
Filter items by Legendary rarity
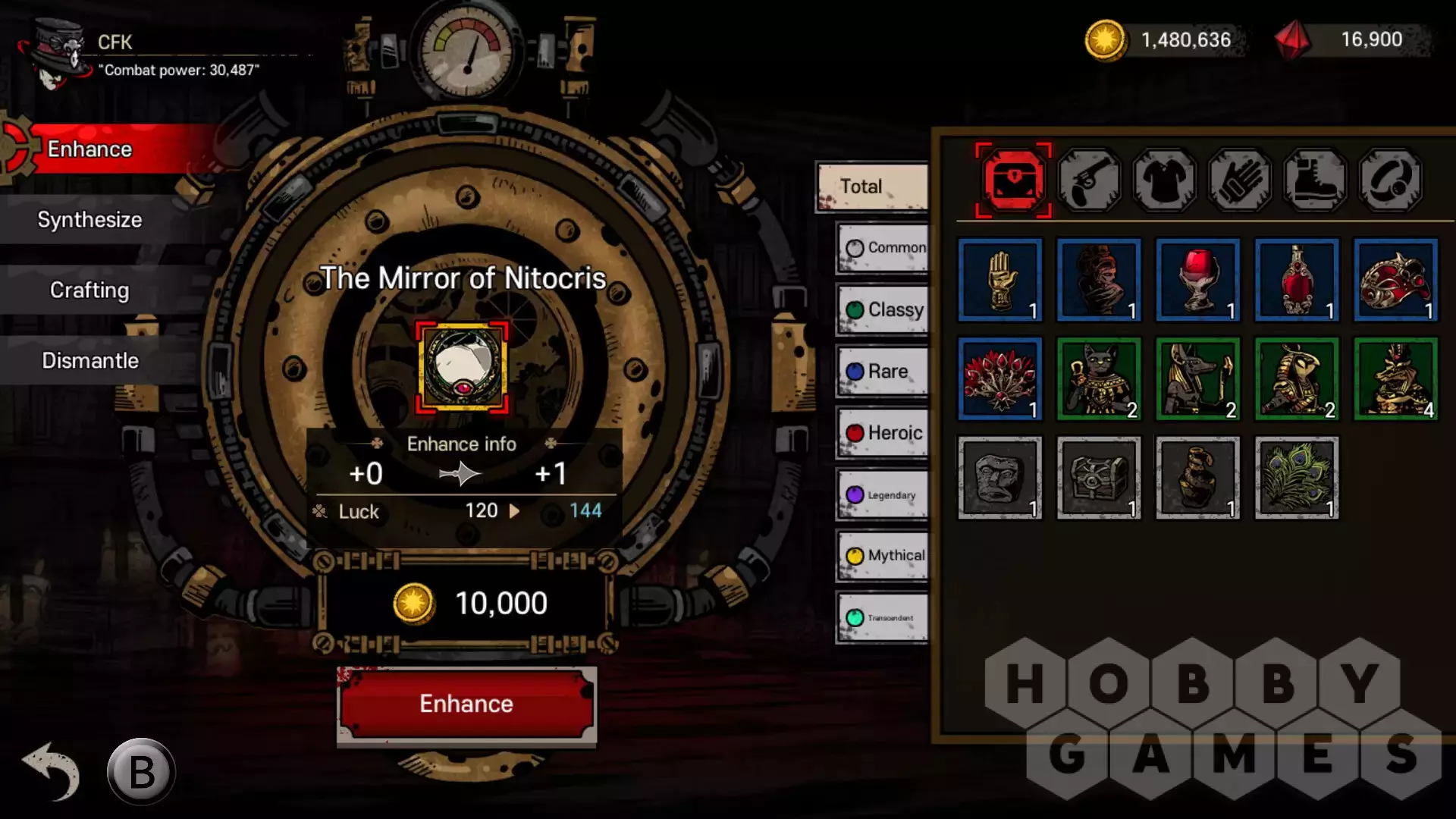[x=883, y=494]
